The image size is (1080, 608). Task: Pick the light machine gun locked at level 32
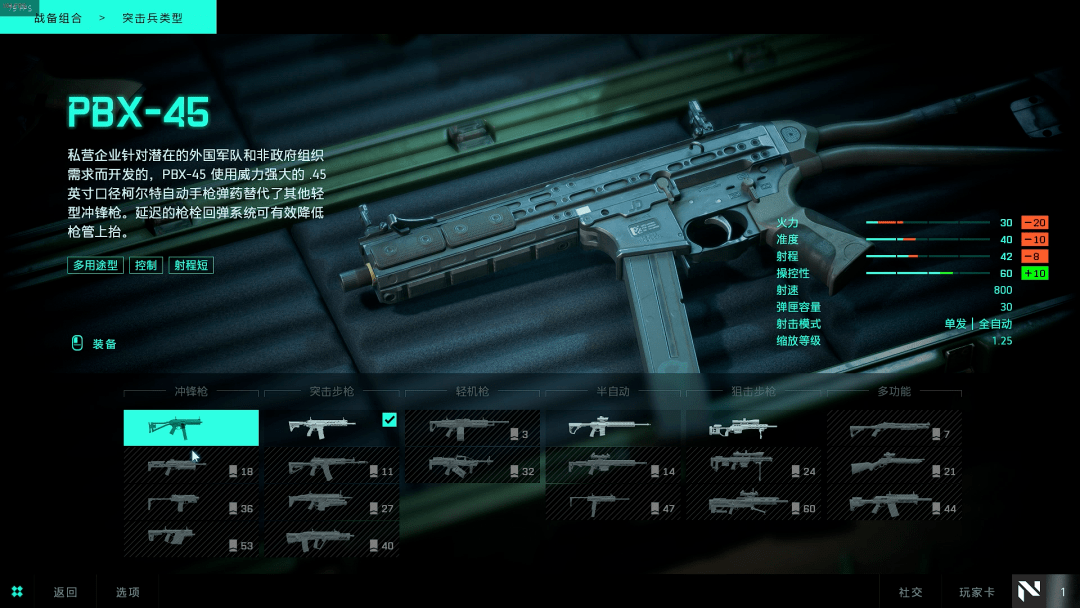(x=472, y=466)
